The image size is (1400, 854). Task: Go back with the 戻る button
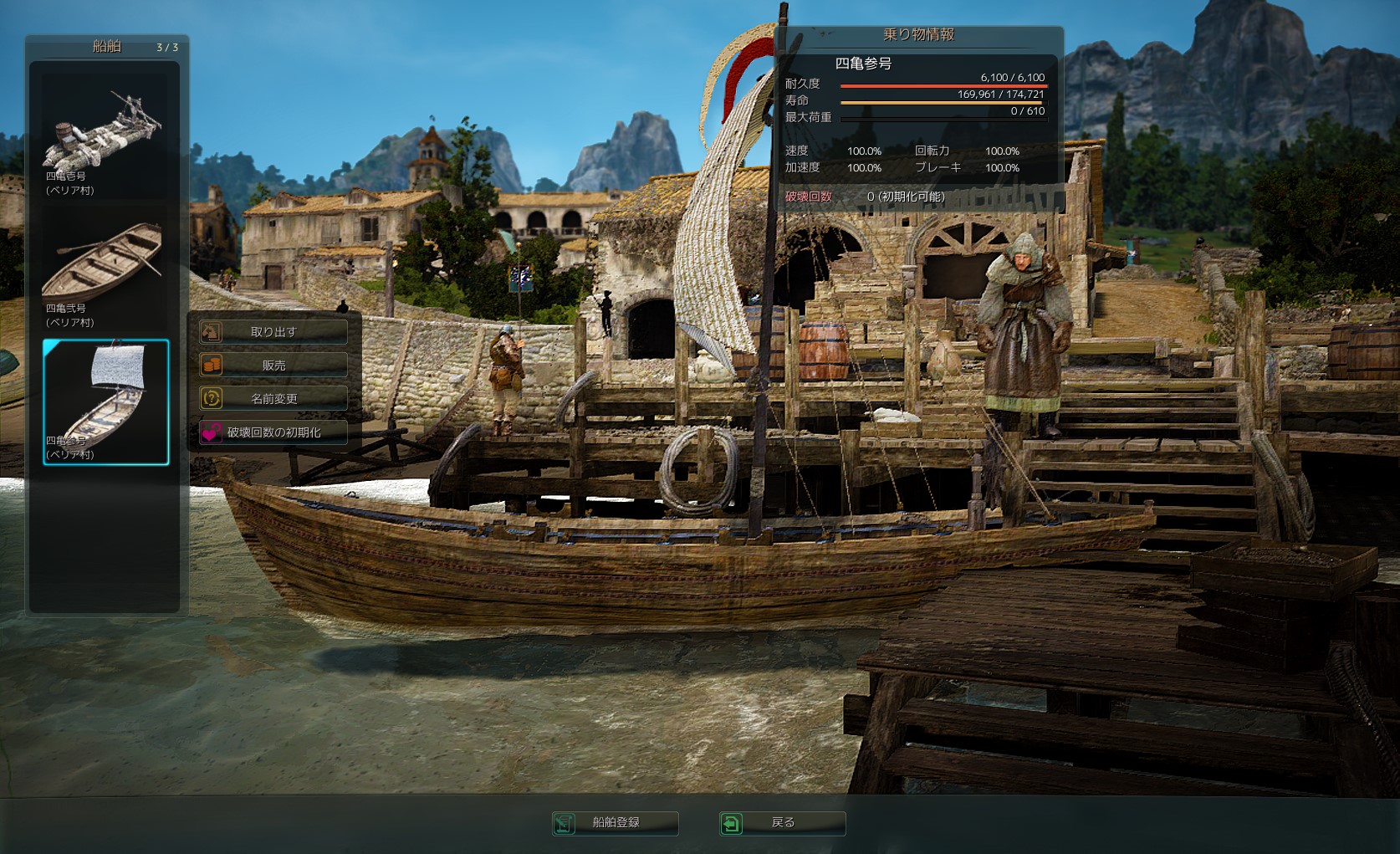click(783, 823)
